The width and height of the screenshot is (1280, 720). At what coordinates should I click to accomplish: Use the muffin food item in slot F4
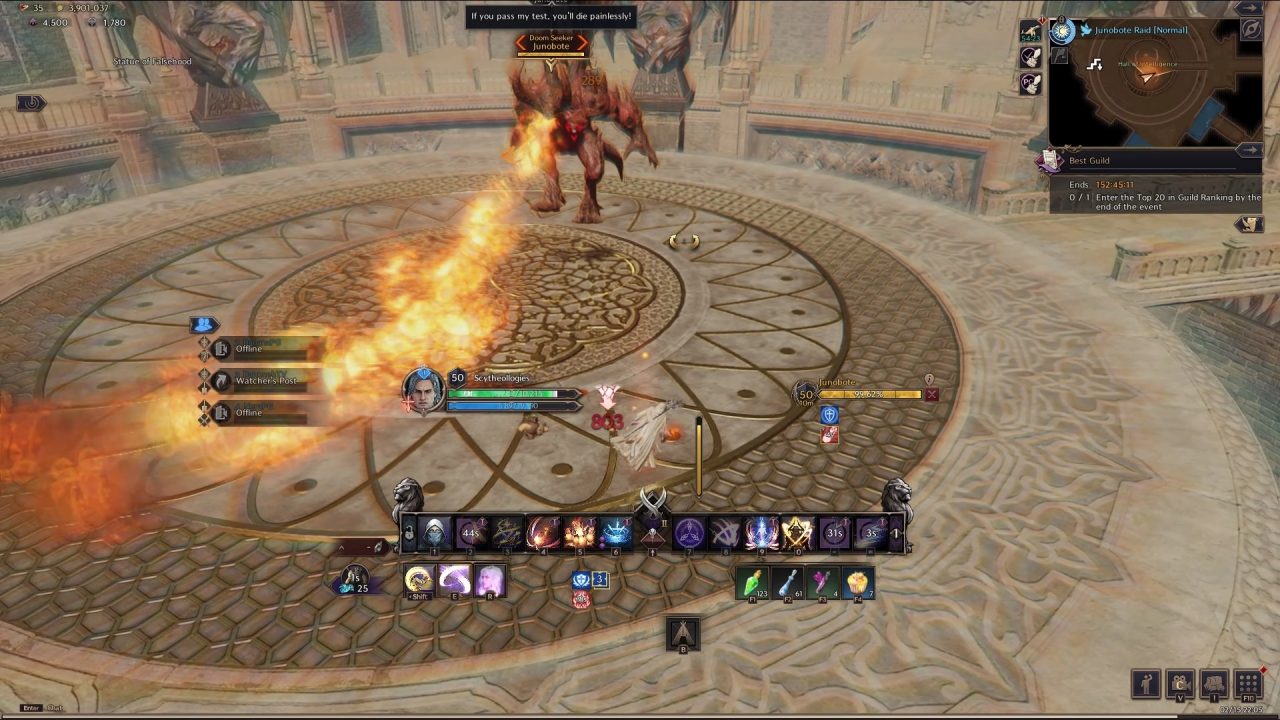coord(857,582)
